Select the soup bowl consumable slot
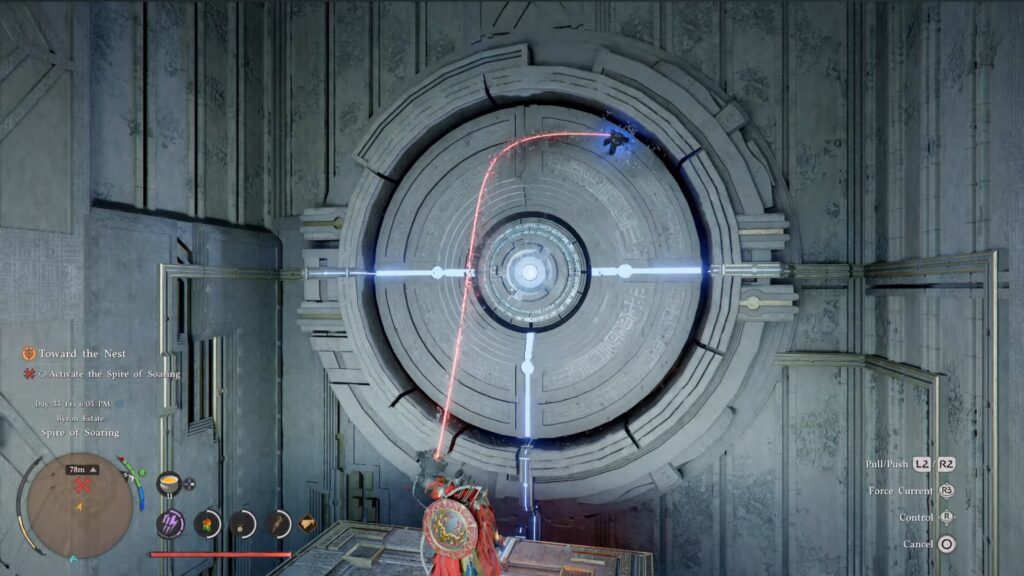Image resolution: width=1024 pixels, height=576 pixels. (168, 483)
